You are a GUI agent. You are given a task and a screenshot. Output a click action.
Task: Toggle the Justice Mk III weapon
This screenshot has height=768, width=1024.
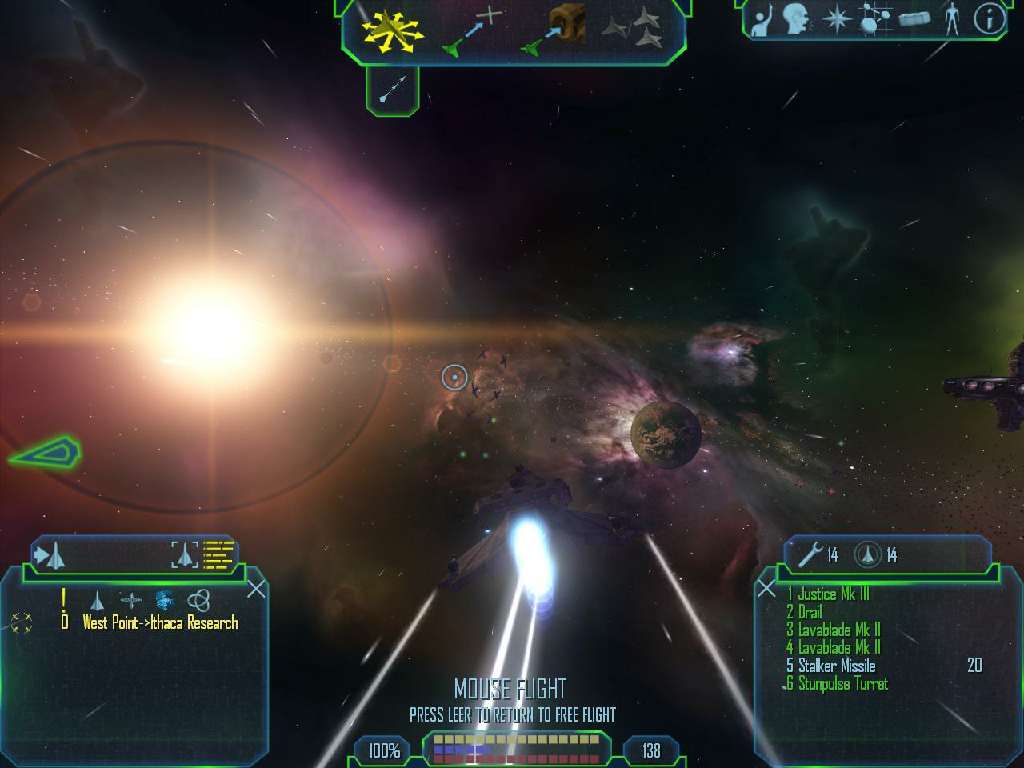pyautogui.click(x=833, y=594)
